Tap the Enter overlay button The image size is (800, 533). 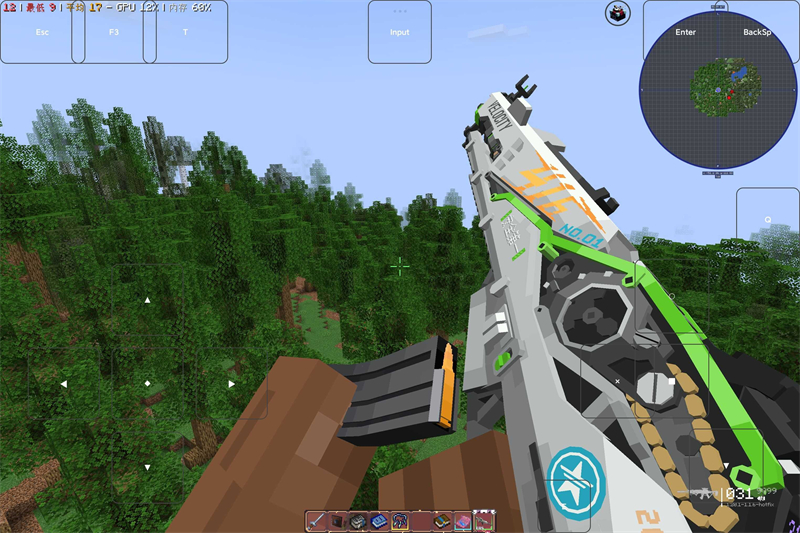coord(685,32)
